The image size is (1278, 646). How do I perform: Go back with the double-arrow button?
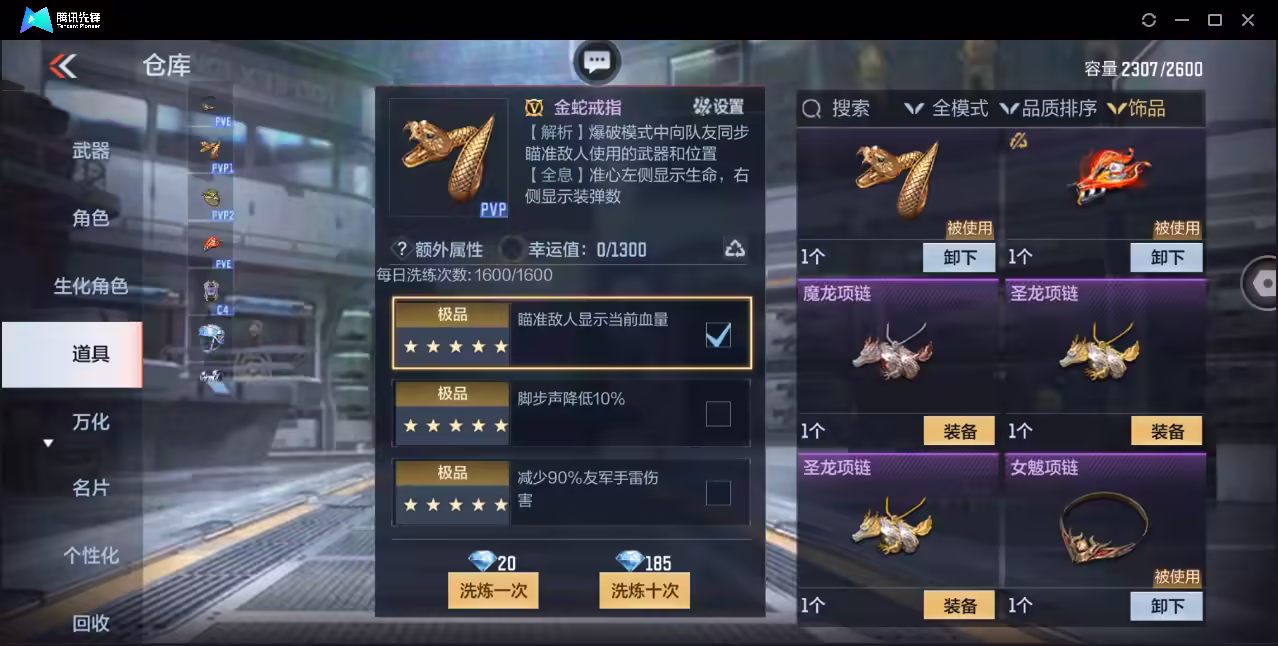click(62, 66)
